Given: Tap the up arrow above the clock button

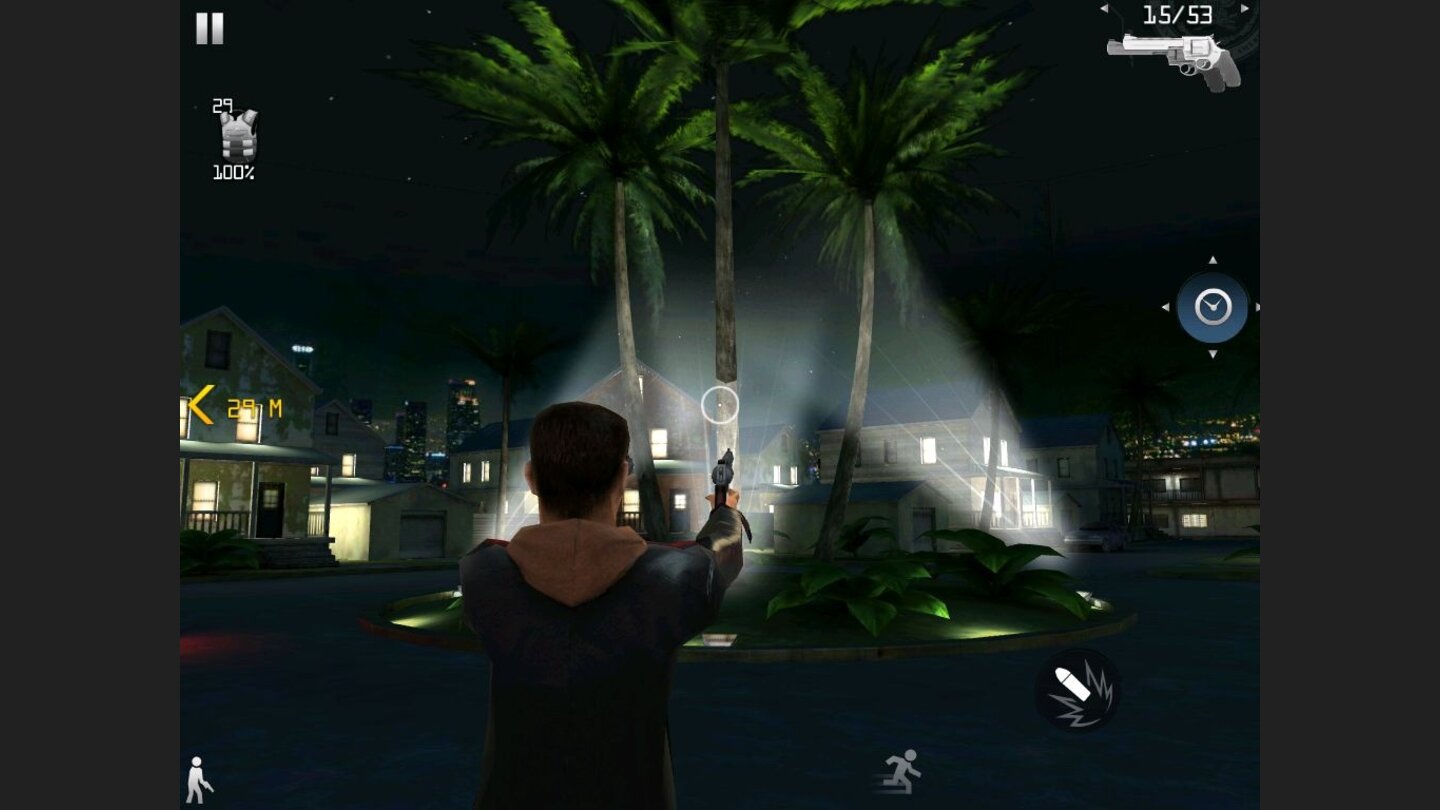Looking at the screenshot, I should pyautogui.click(x=1212, y=261).
